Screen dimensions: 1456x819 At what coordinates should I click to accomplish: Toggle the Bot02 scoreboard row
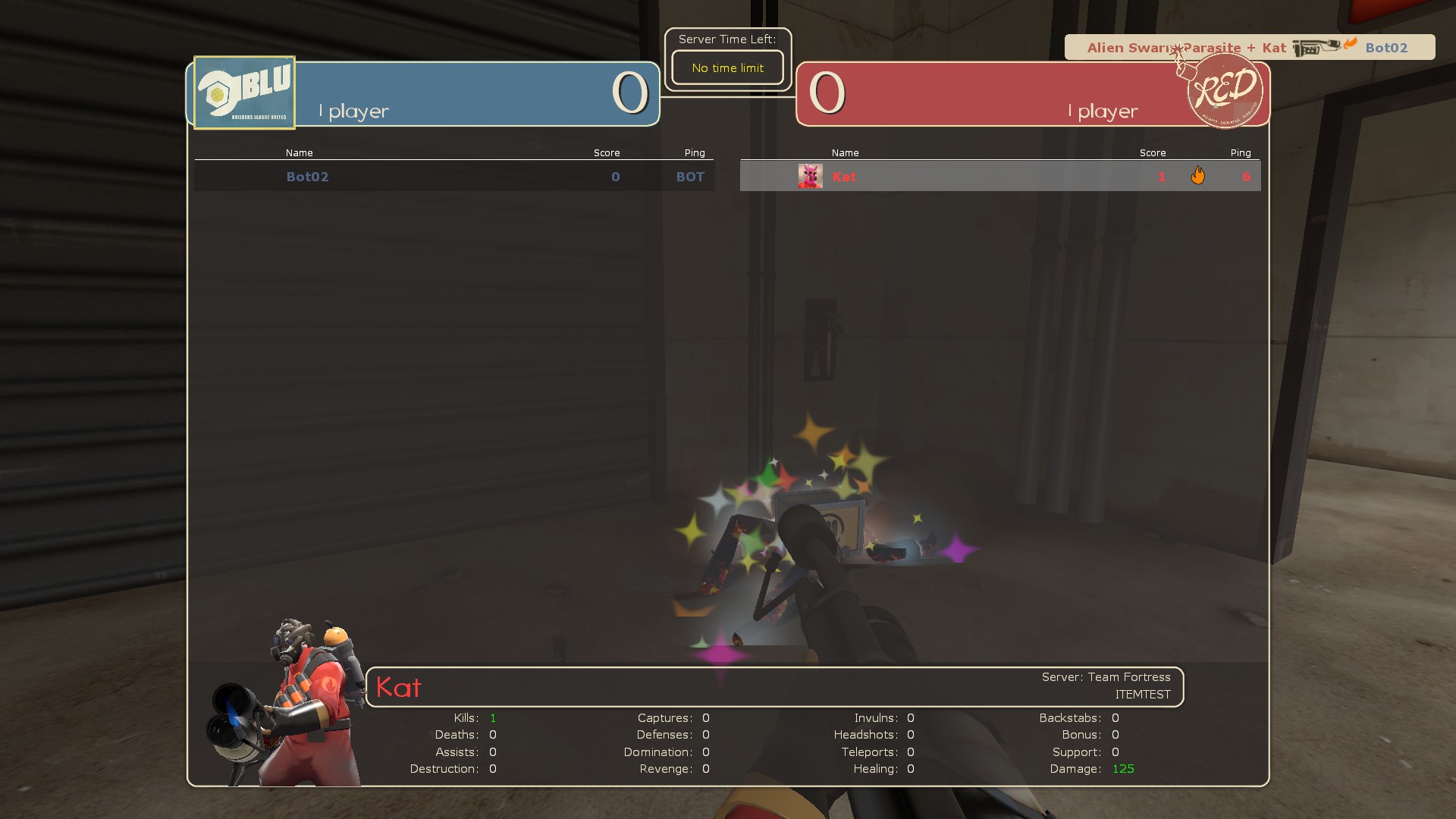point(455,176)
